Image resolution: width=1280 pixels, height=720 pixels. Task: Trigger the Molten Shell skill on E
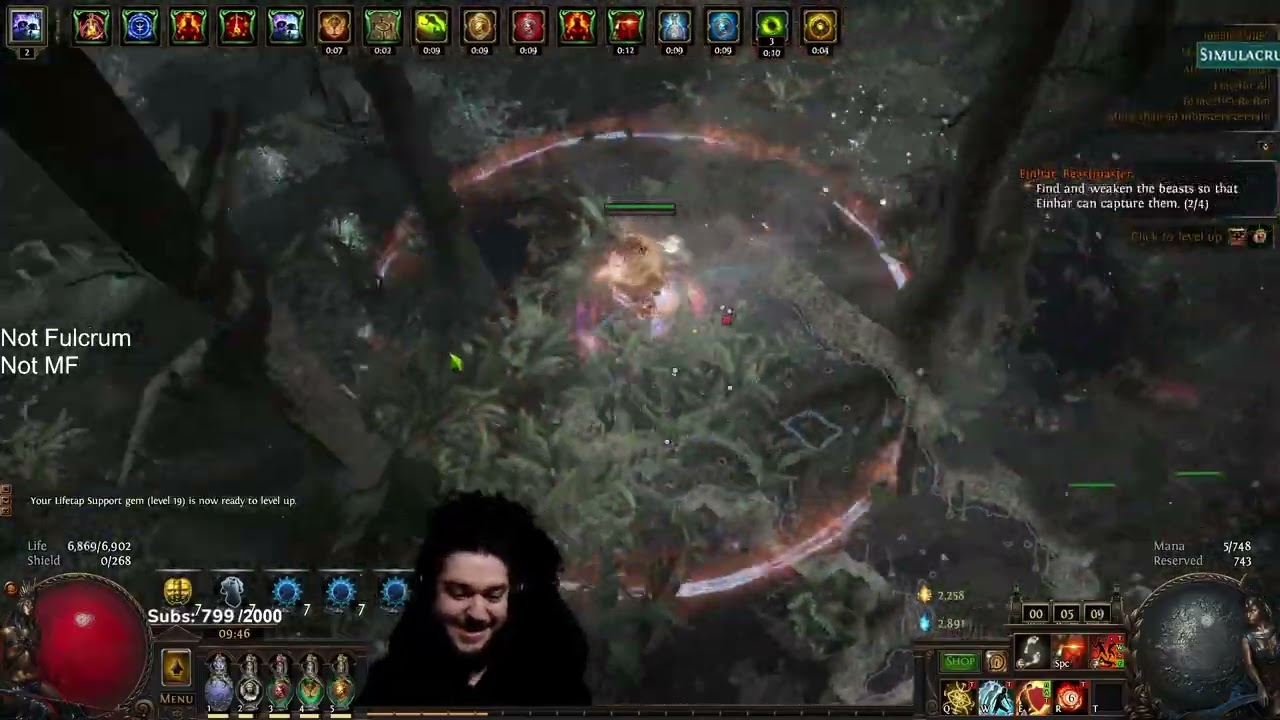pos(1033,698)
